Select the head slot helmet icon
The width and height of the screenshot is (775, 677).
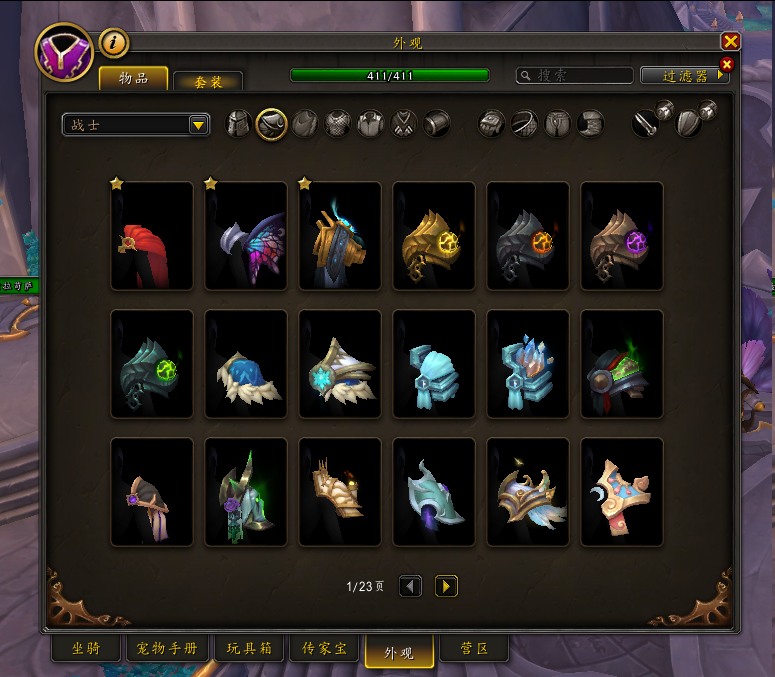239,124
